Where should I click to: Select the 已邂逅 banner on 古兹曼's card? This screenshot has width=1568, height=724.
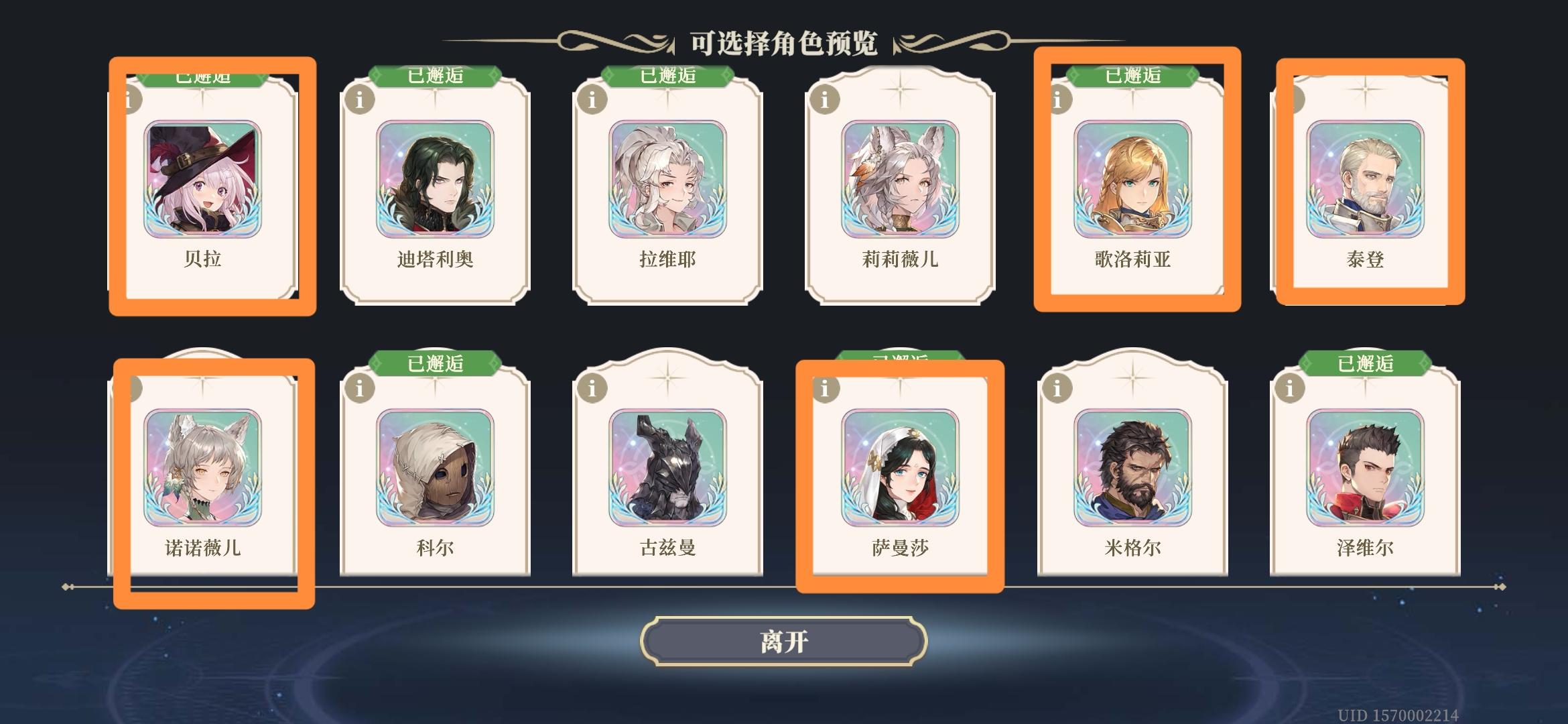[x=667, y=362]
